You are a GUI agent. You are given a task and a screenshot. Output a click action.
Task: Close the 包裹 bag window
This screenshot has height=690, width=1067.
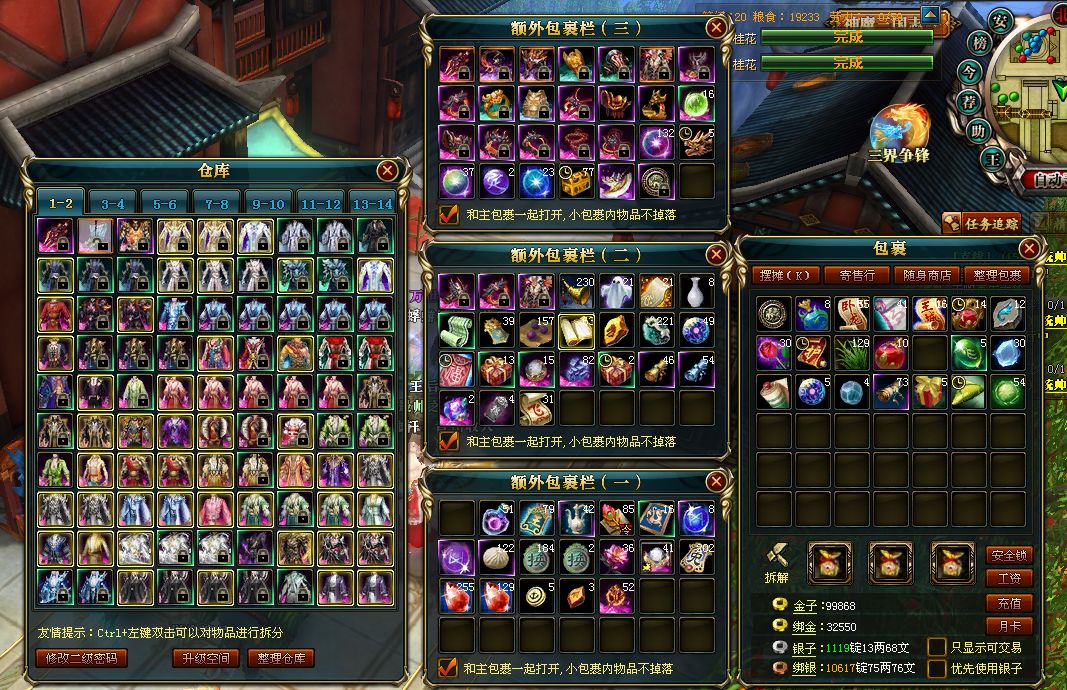[1028, 248]
